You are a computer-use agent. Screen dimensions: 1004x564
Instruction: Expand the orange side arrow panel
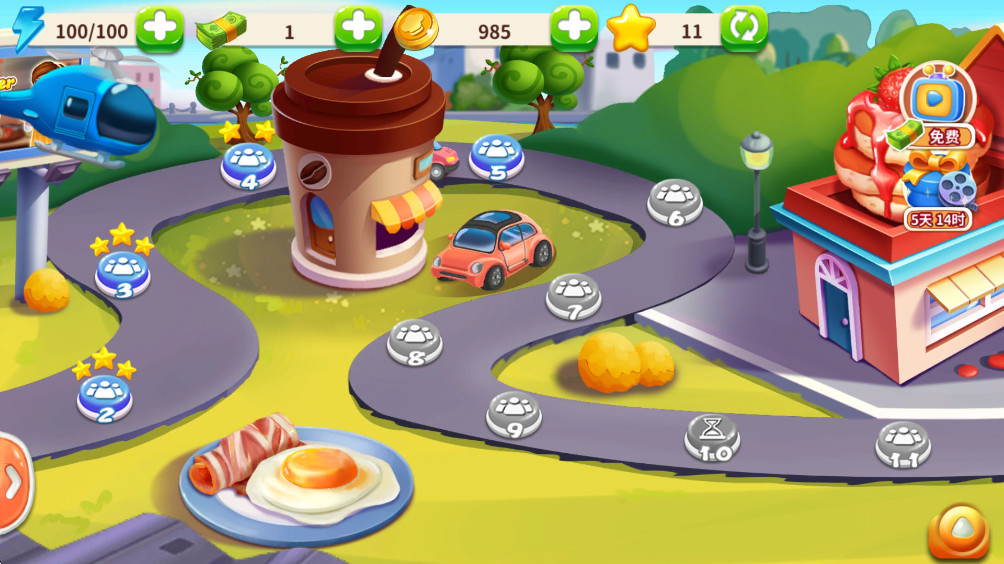click(13, 483)
